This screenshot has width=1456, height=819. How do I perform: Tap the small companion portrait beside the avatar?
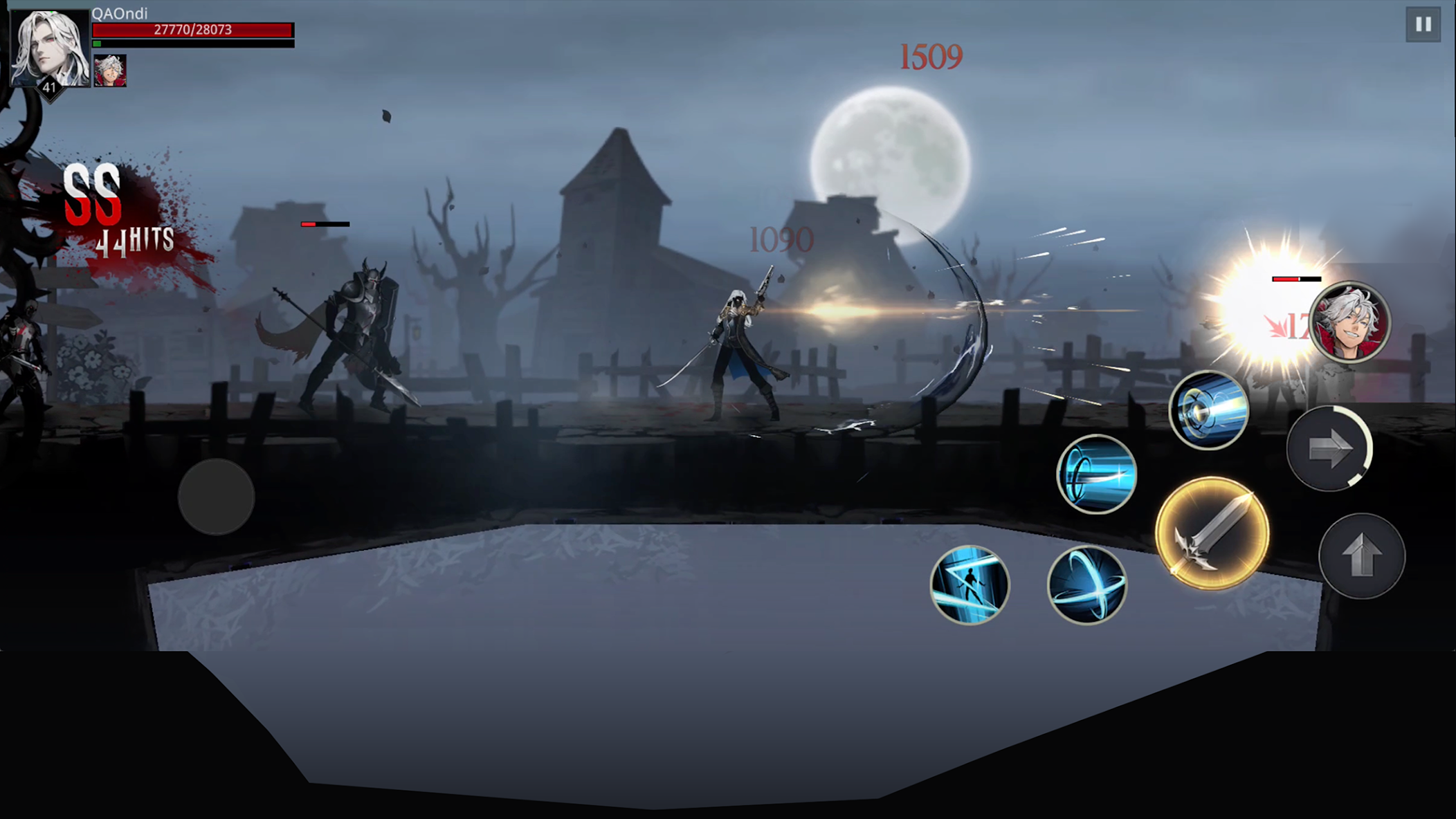click(x=111, y=69)
